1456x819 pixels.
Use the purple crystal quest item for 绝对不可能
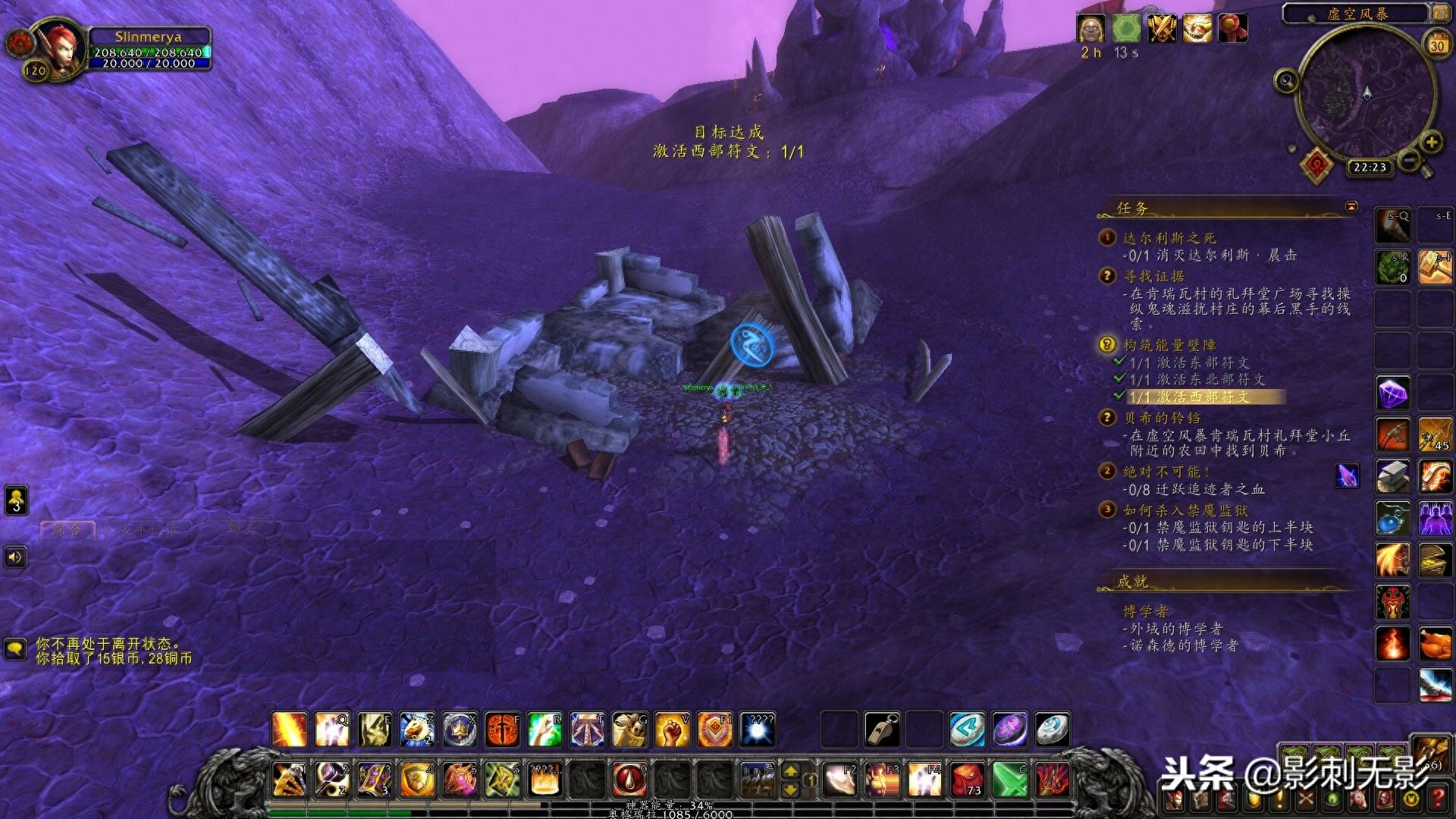1347,476
